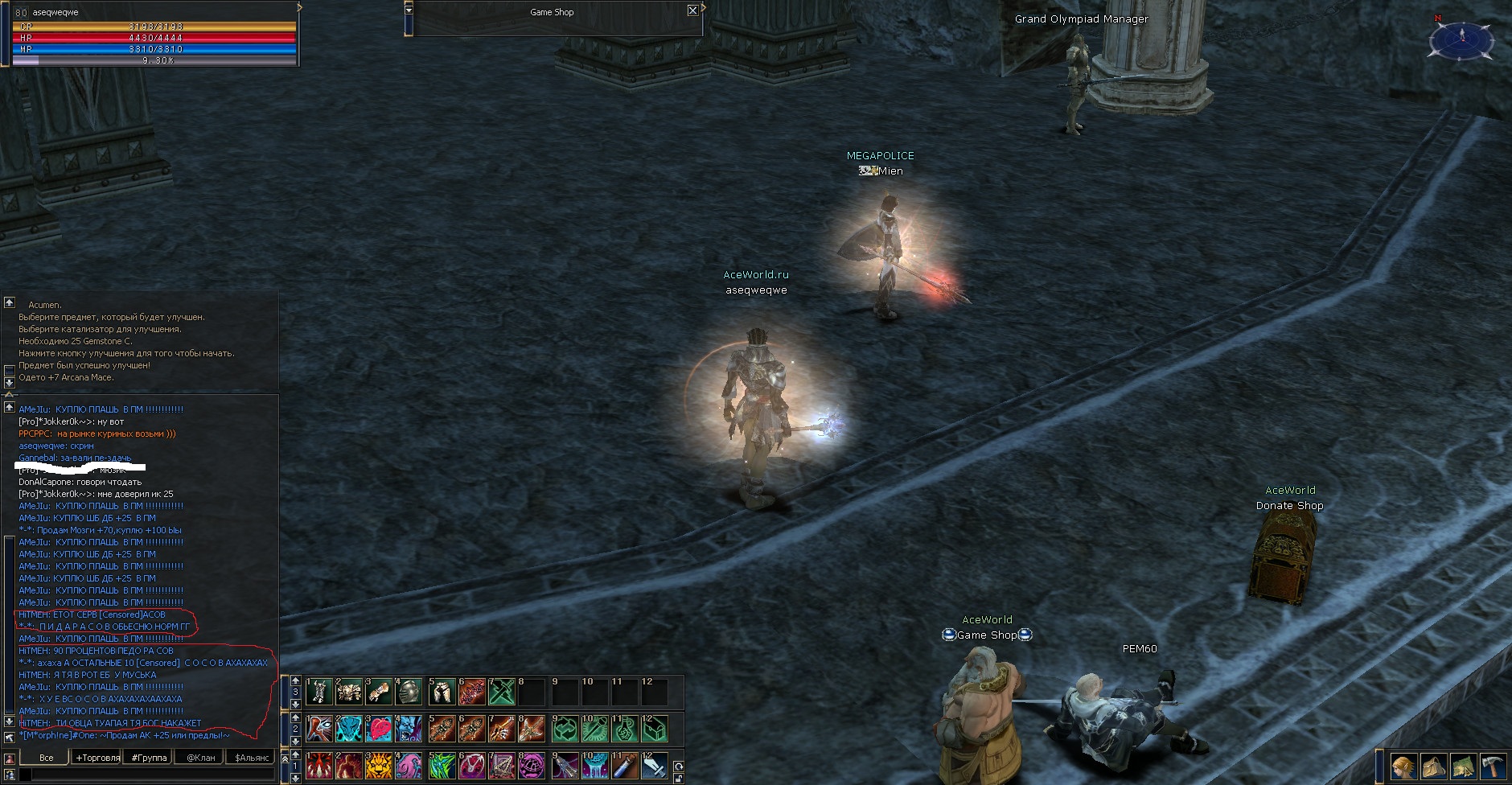This screenshot has height=785, width=1512.
Task: Show the $Альянс chat tab
Action: tap(251, 758)
